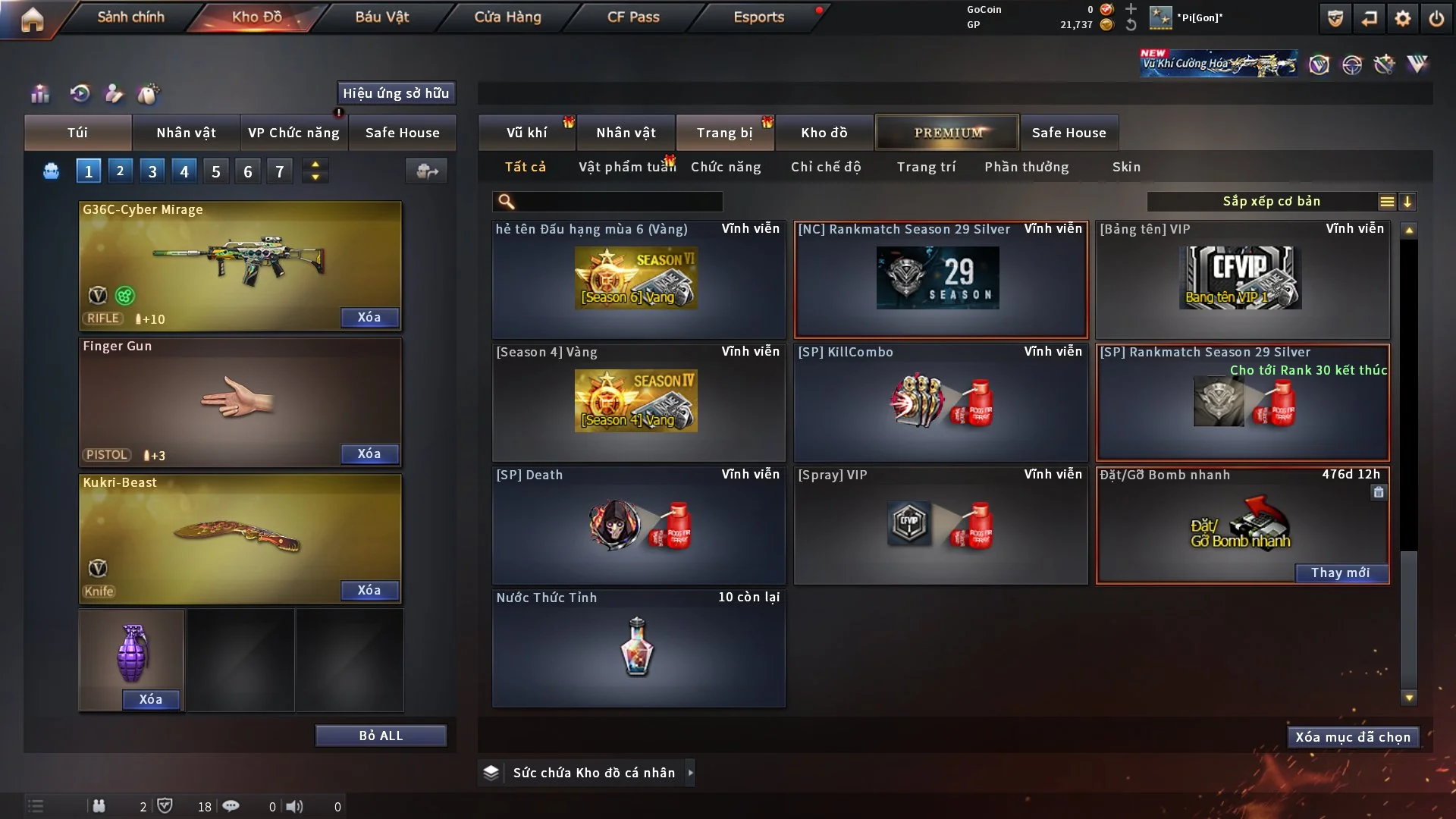Switch to the Vũ khí tab
Image resolution: width=1456 pixels, height=819 pixels.
526,133
